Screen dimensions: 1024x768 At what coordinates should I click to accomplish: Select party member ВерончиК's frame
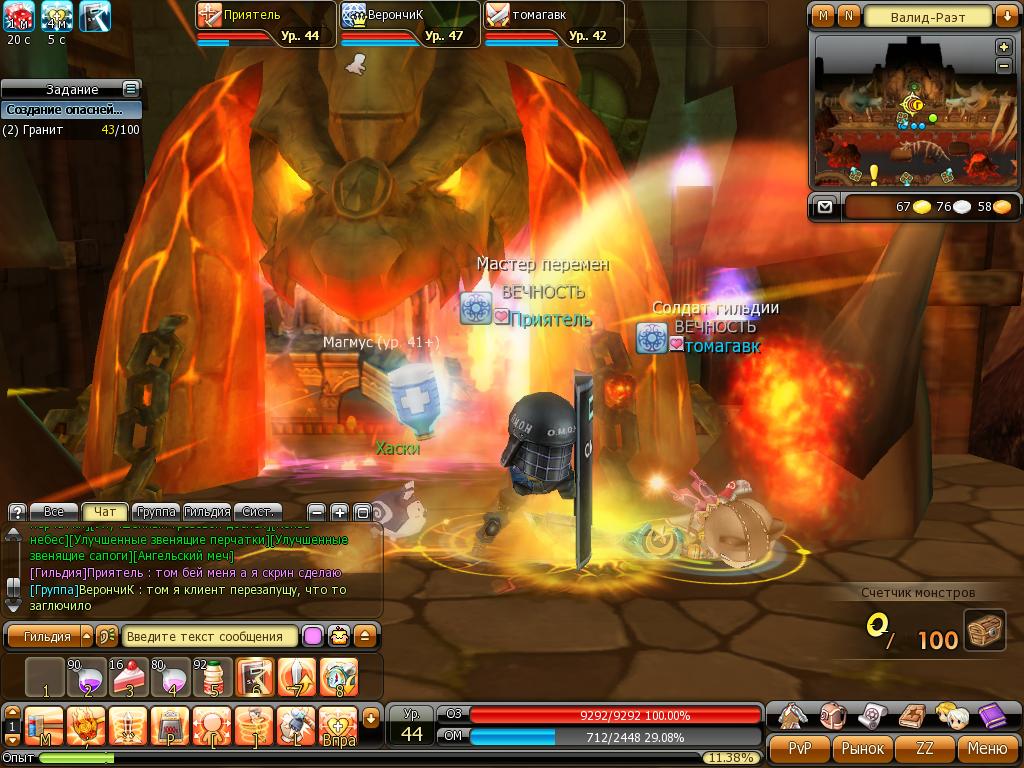[x=410, y=24]
